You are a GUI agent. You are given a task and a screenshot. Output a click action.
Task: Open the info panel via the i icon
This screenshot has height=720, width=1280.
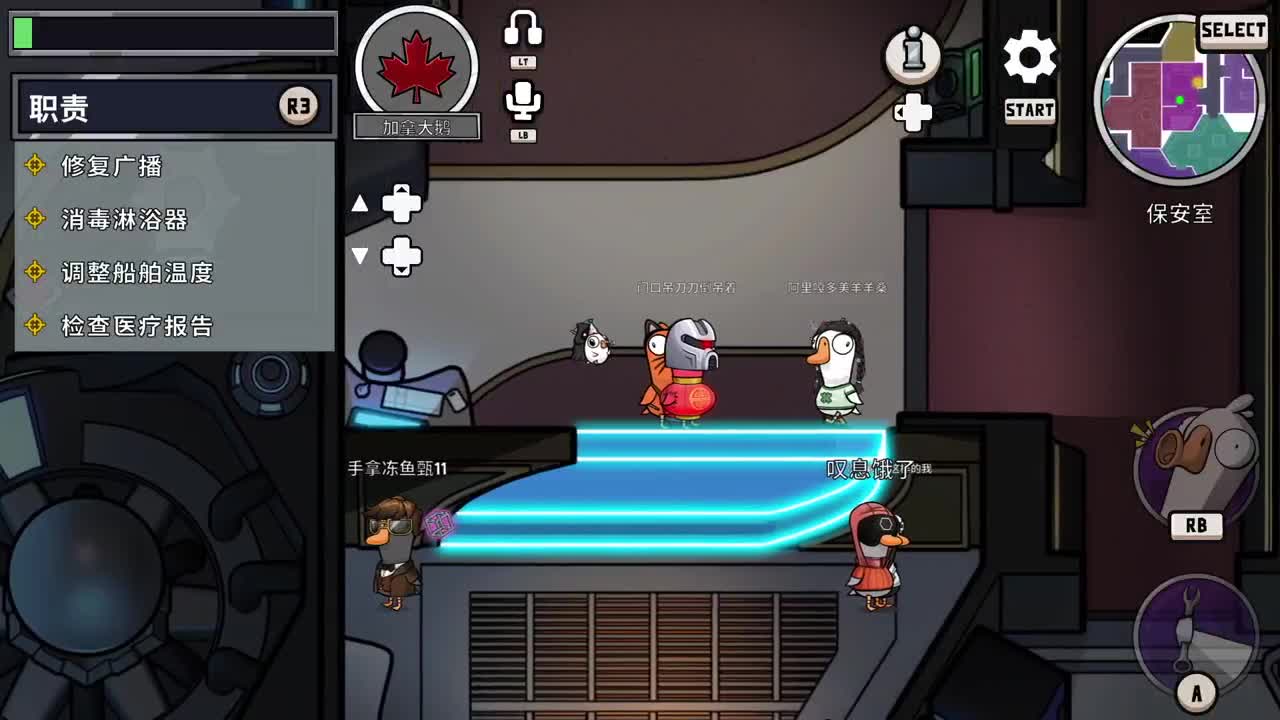tap(913, 57)
